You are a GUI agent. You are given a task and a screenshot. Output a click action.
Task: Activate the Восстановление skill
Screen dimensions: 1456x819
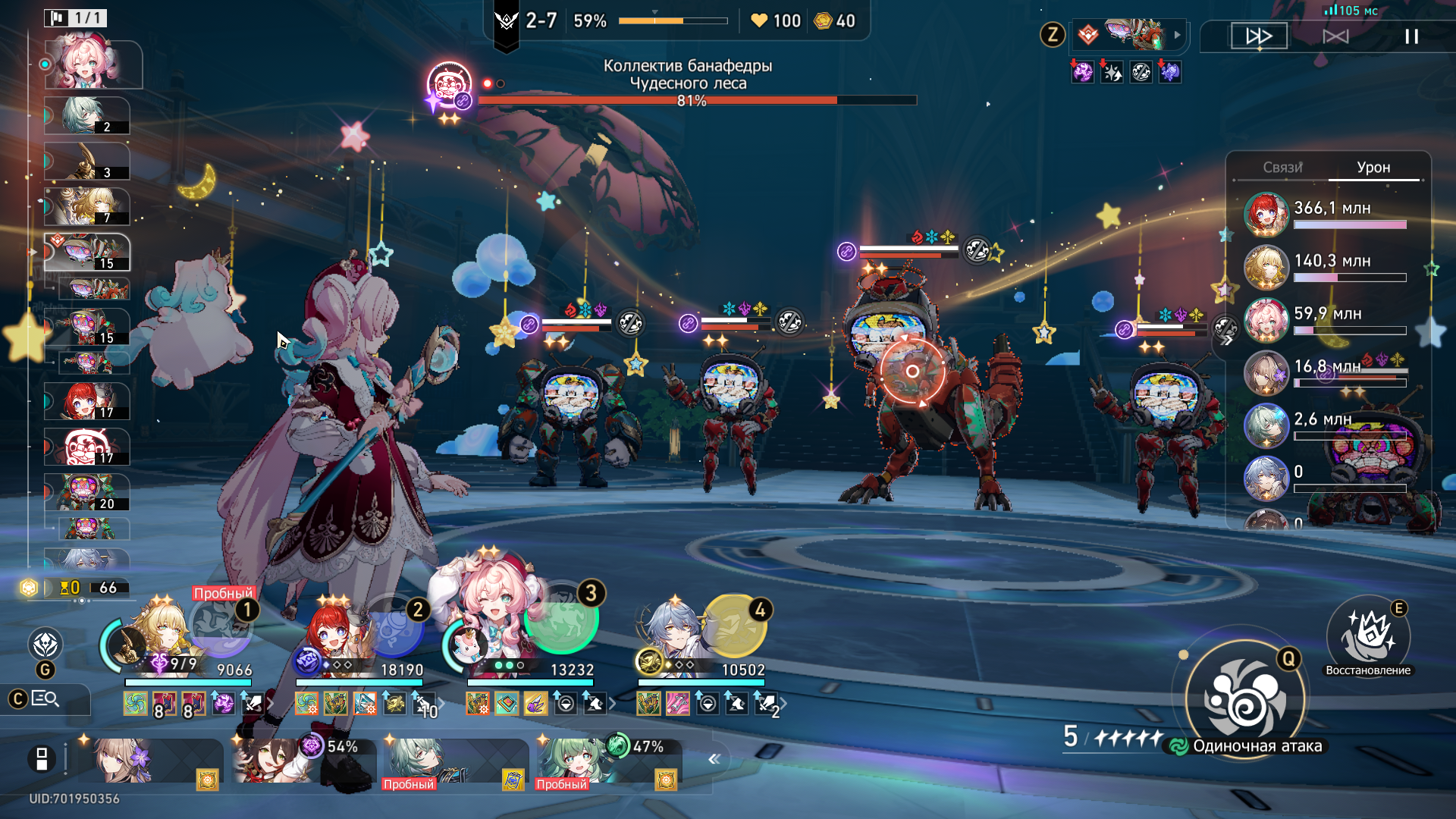(1368, 637)
